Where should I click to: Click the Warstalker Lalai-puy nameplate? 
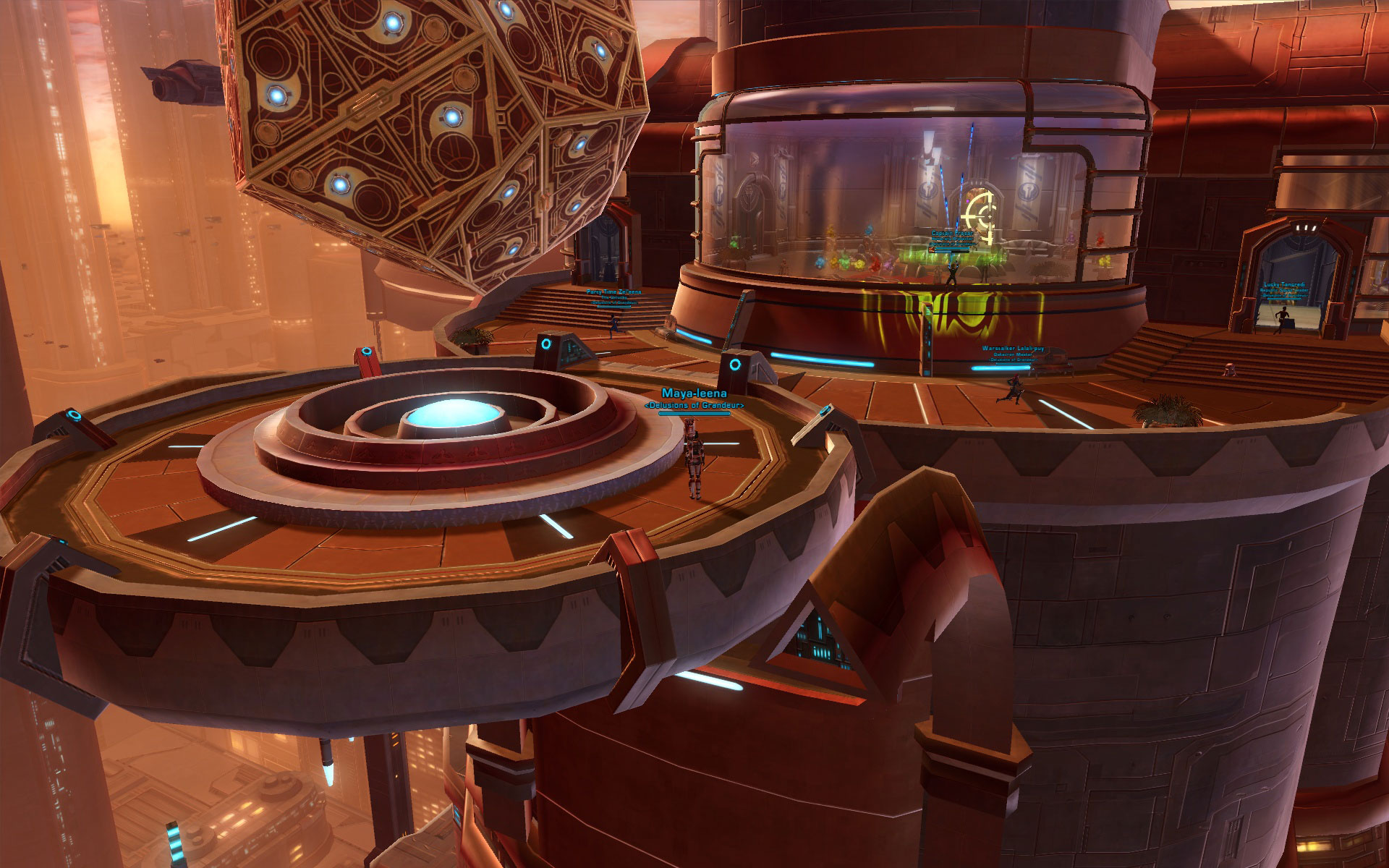pyautogui.click(x=1013, y=349)
